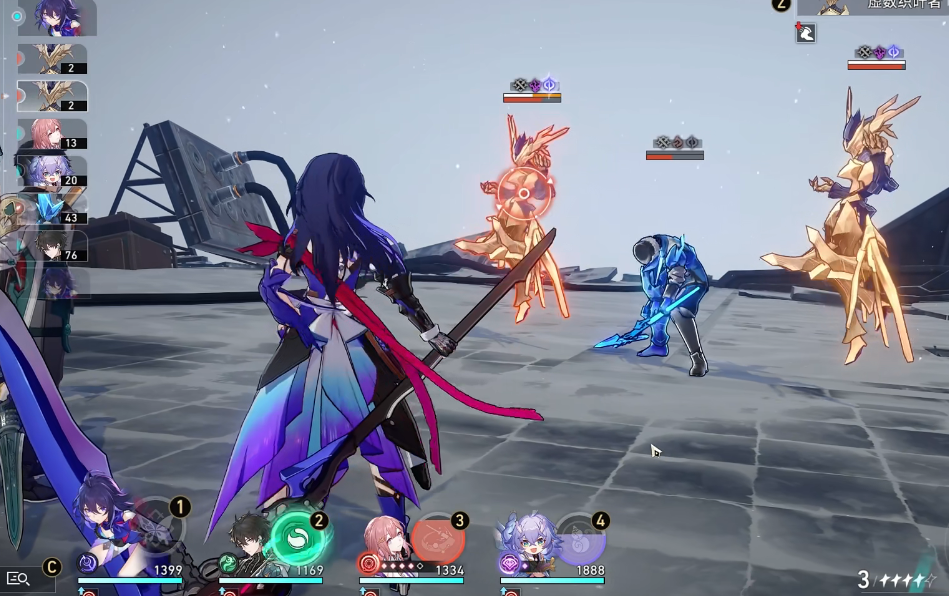Click Seele's active turn portrait at top
Screen dimensions: 949x596
tap(58, 17)
